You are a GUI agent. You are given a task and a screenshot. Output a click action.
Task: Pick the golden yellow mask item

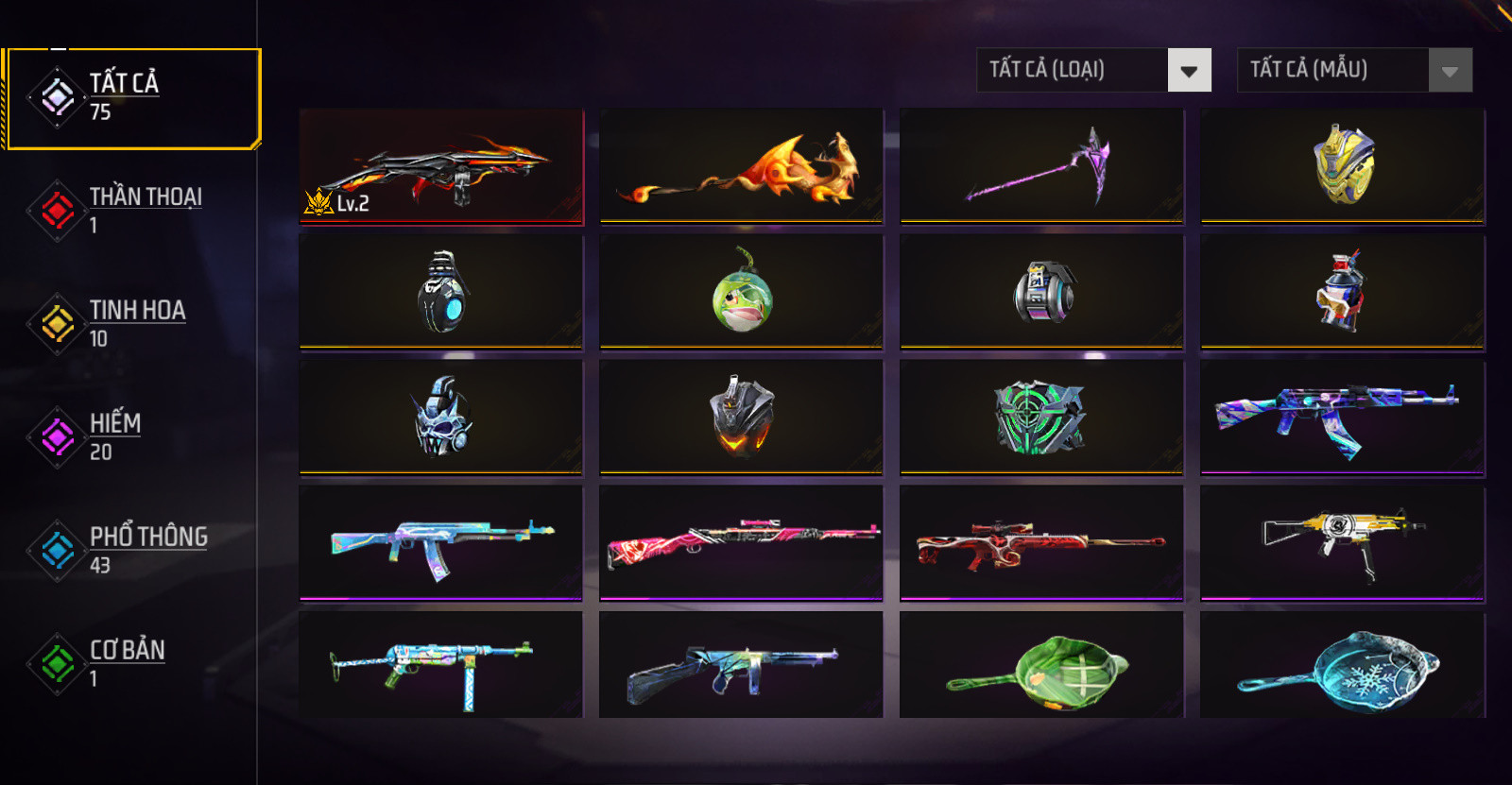tap(1343, 167)
